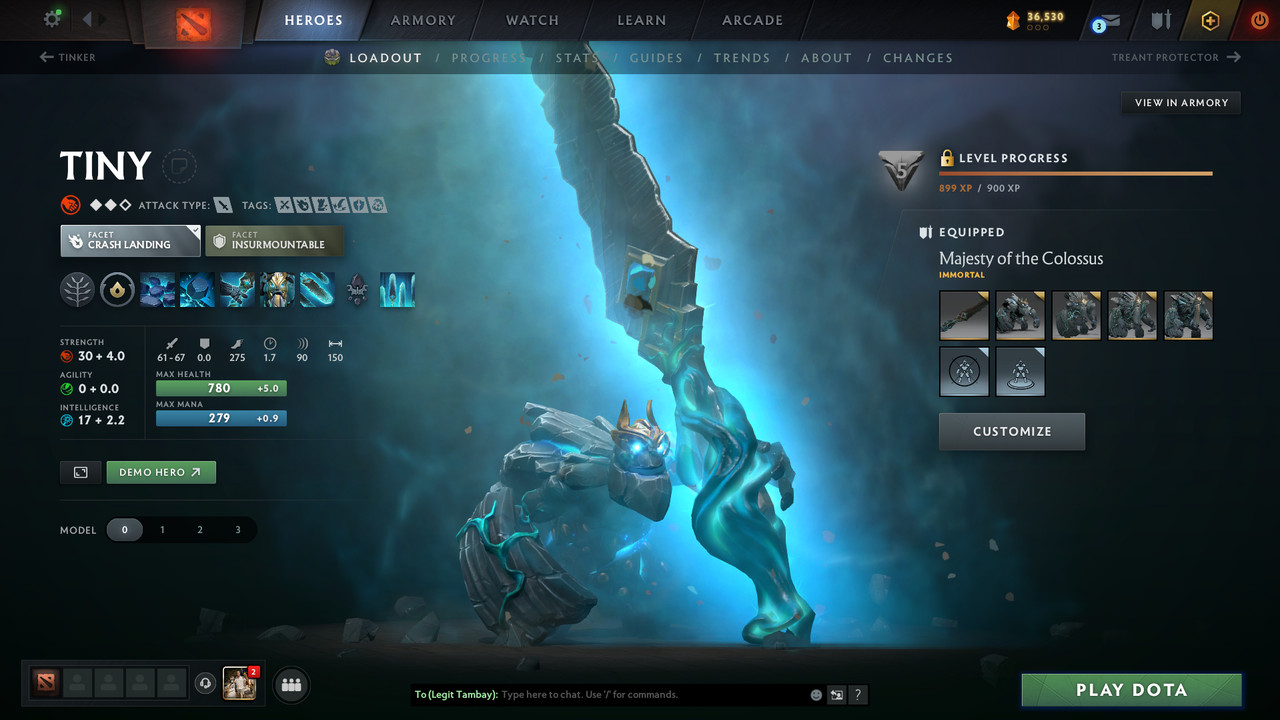Select the Toss ability icon

point(197,290)
